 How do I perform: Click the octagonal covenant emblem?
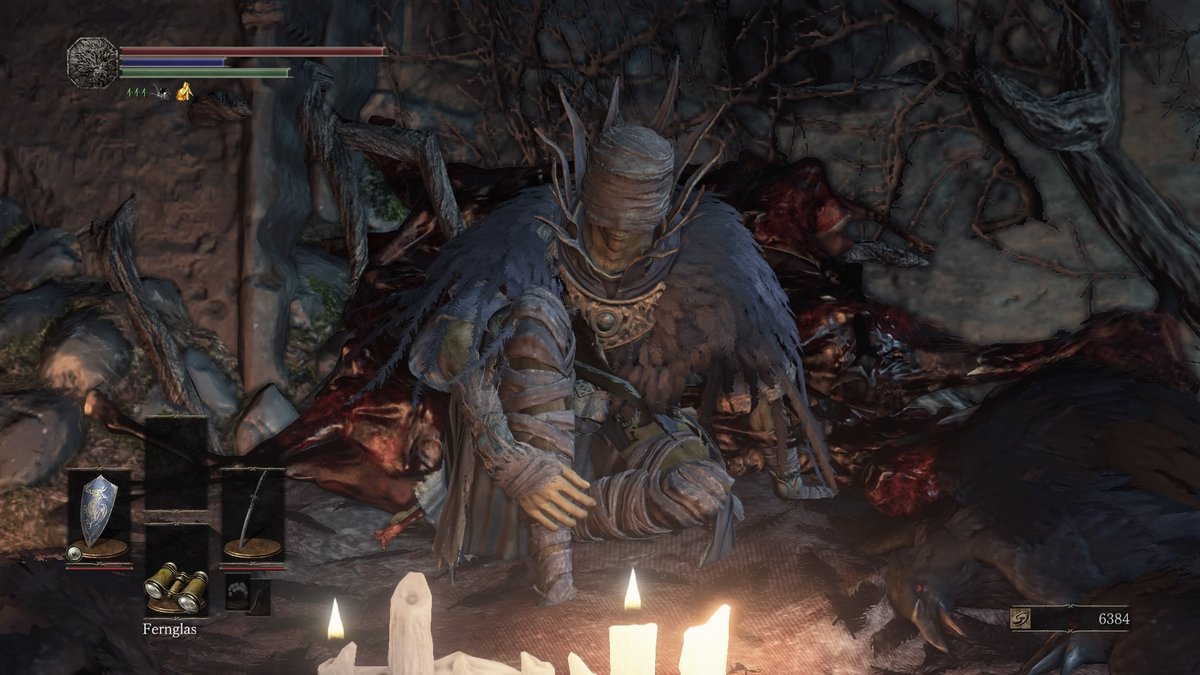[x=93, y=62]
